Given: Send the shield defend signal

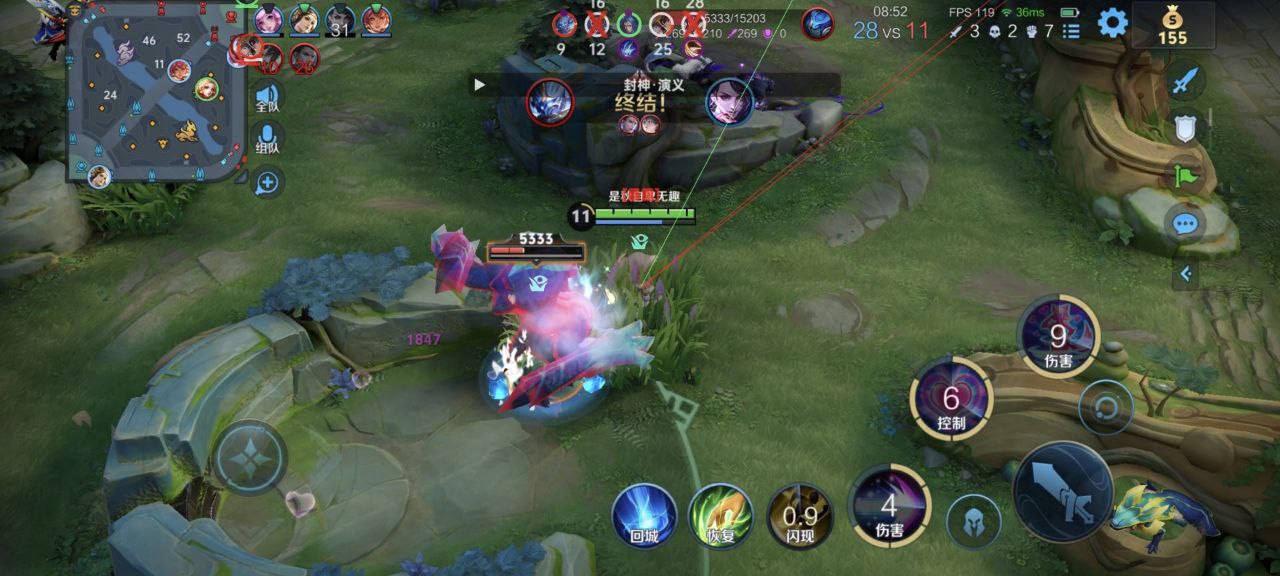Looking at the screenshot, I should tap(1185, 127).
